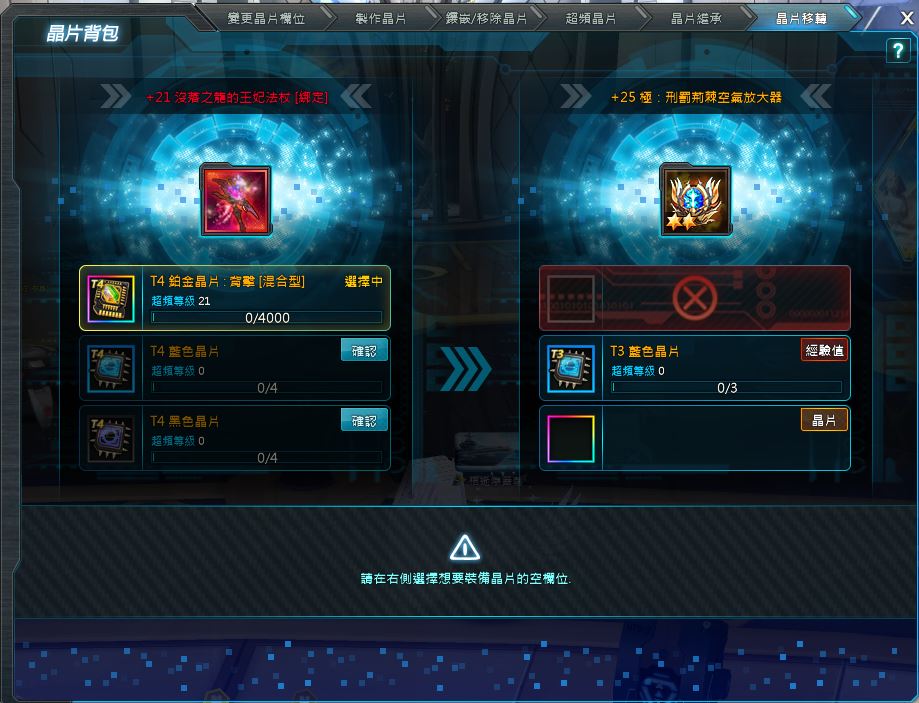Select the 晶片移轉 tab

pyautogui.click(x=801, y=18)
